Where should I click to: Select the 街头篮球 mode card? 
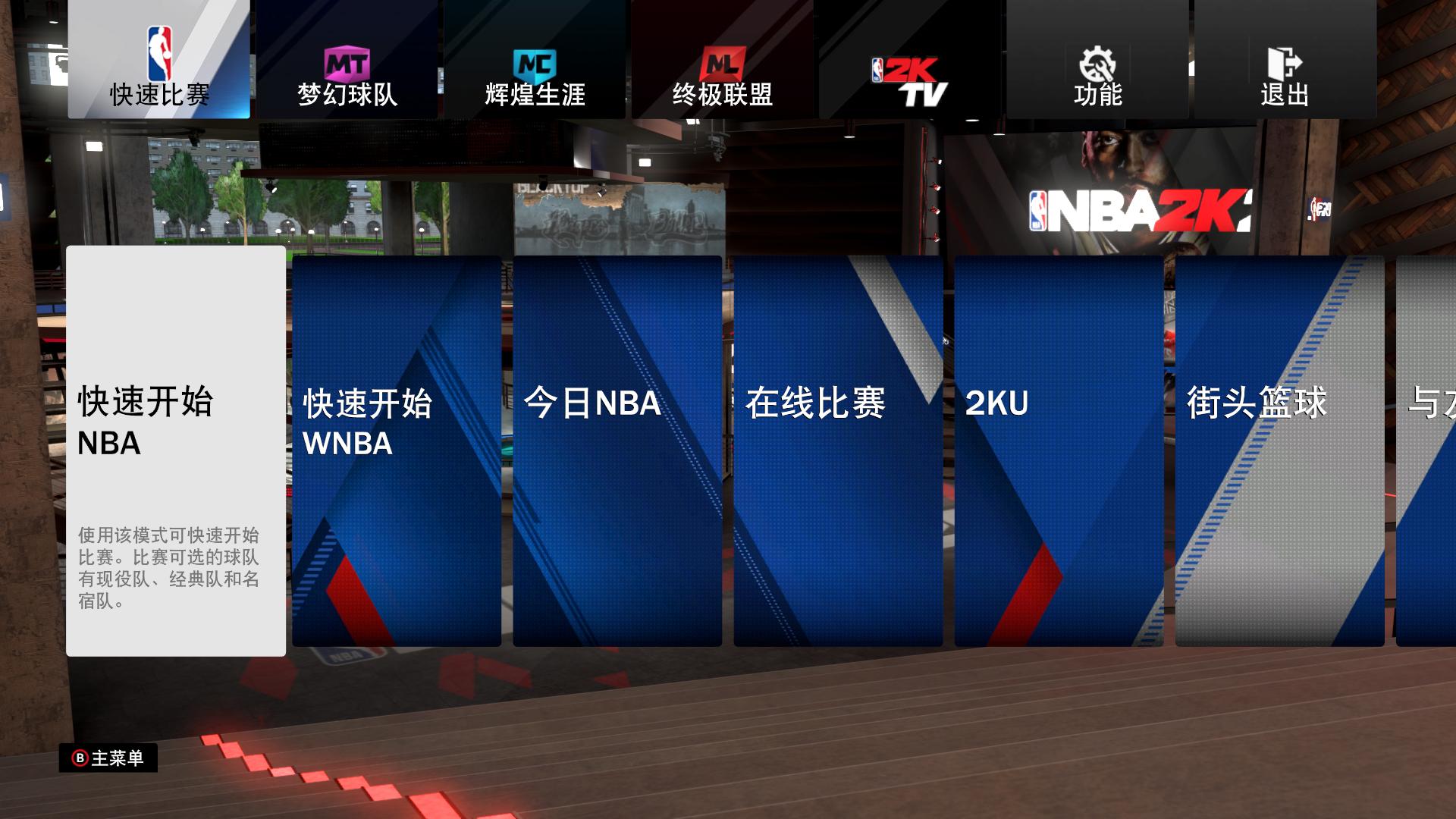[1279, 451]
